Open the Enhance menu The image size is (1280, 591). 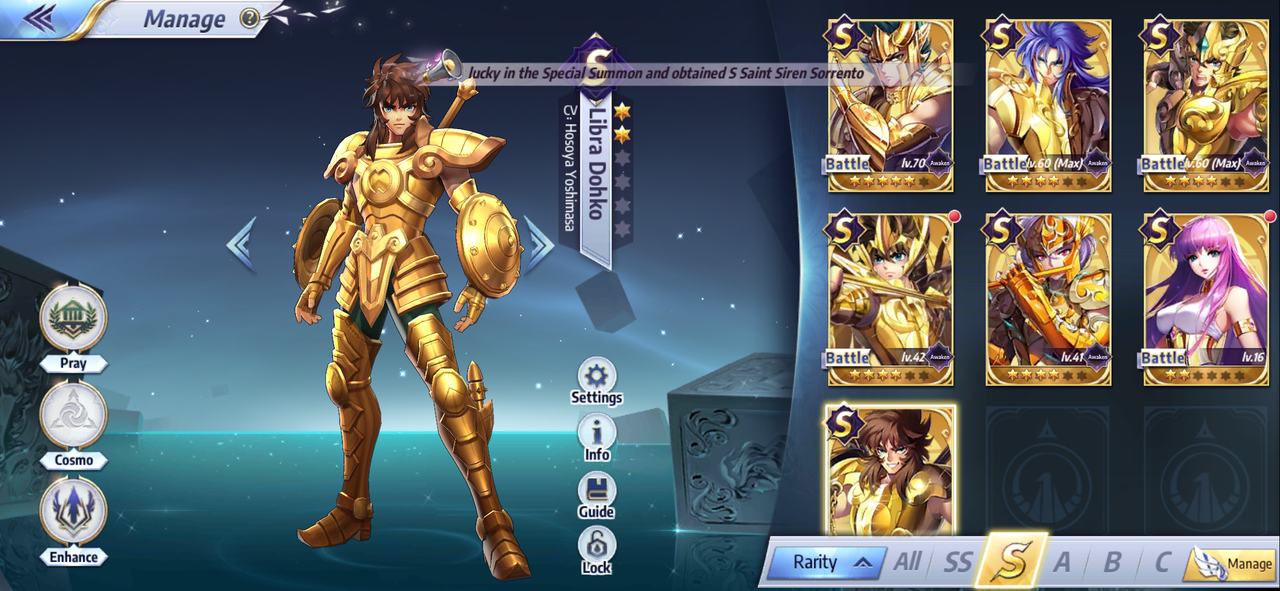pyautogui.click(x=73, y=512)
